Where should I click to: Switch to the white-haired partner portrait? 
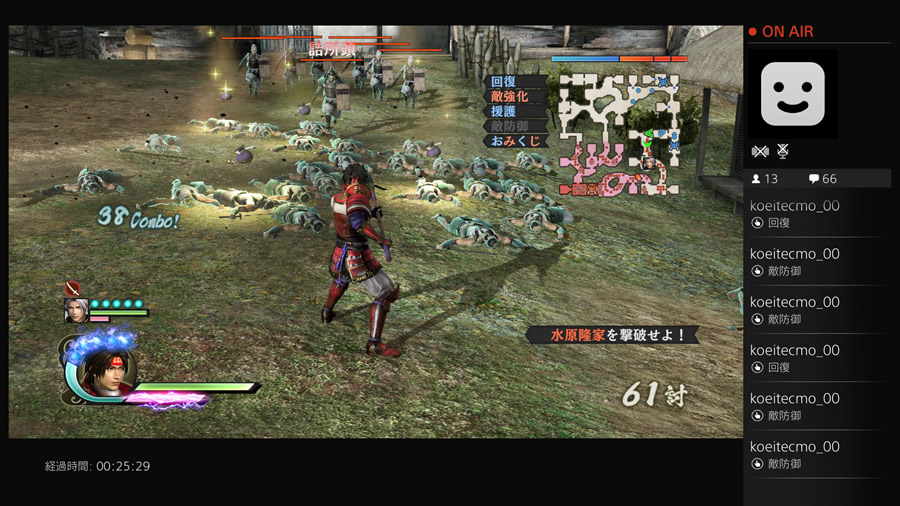tap(76, 311)
